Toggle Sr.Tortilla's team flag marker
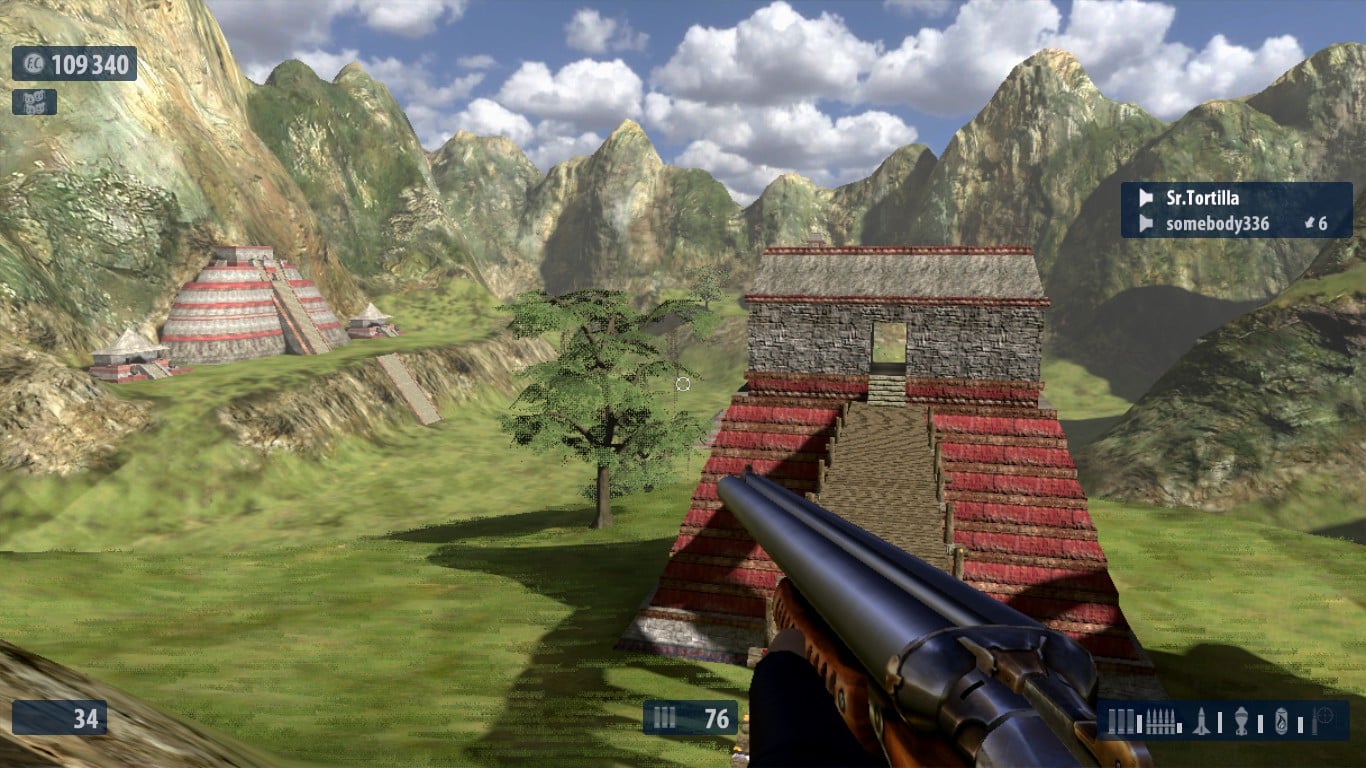 [1147, 199]
